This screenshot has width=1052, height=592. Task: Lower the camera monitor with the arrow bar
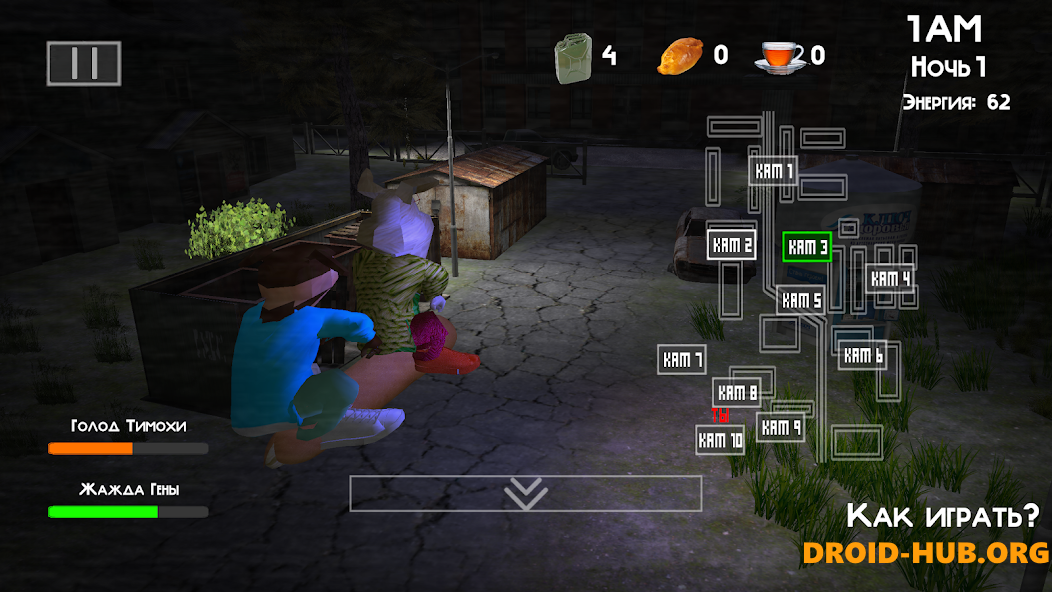pos(525,493)
